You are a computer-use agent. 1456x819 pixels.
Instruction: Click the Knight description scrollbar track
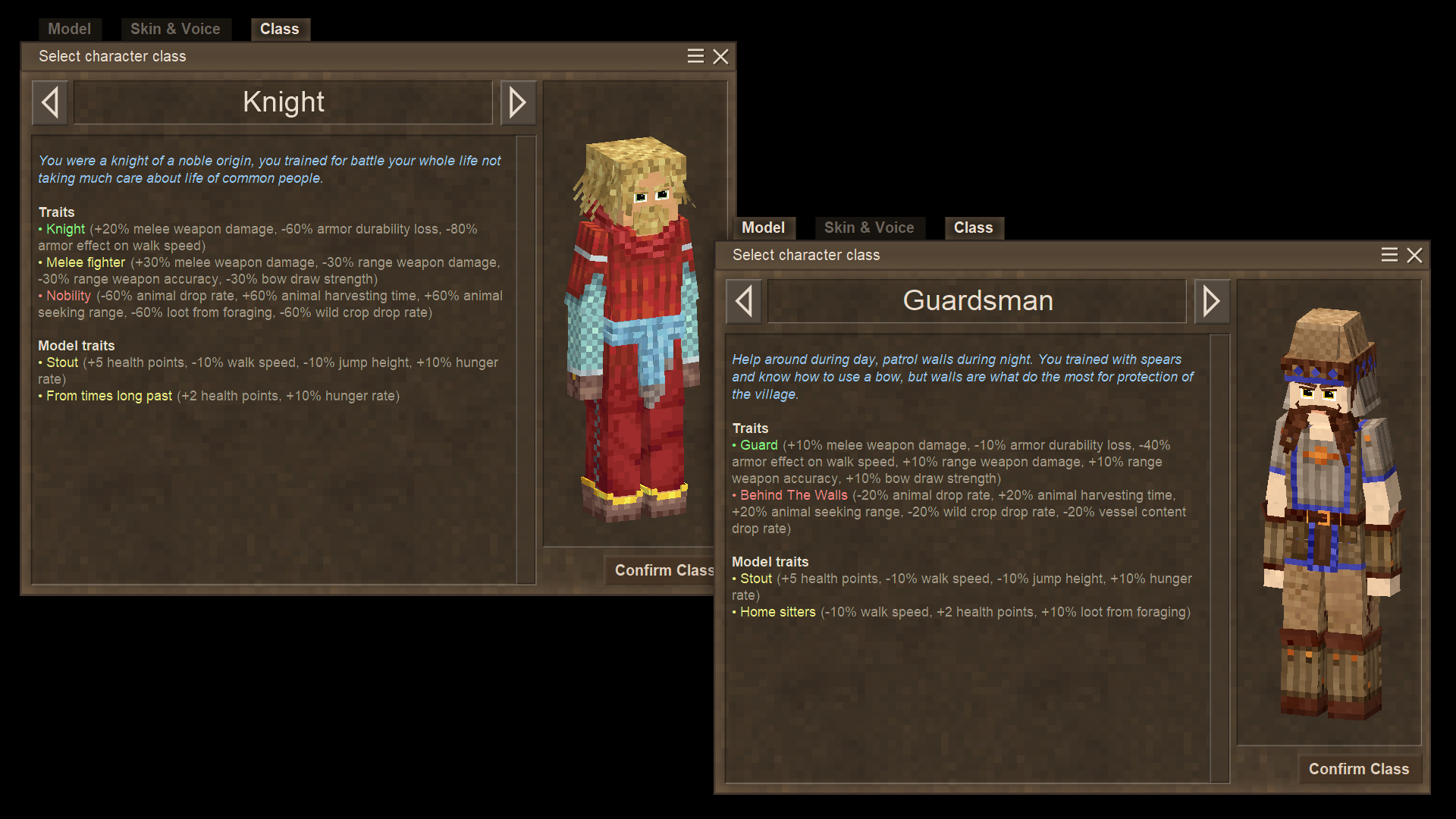pyautogui.click(x=526, y=359)
